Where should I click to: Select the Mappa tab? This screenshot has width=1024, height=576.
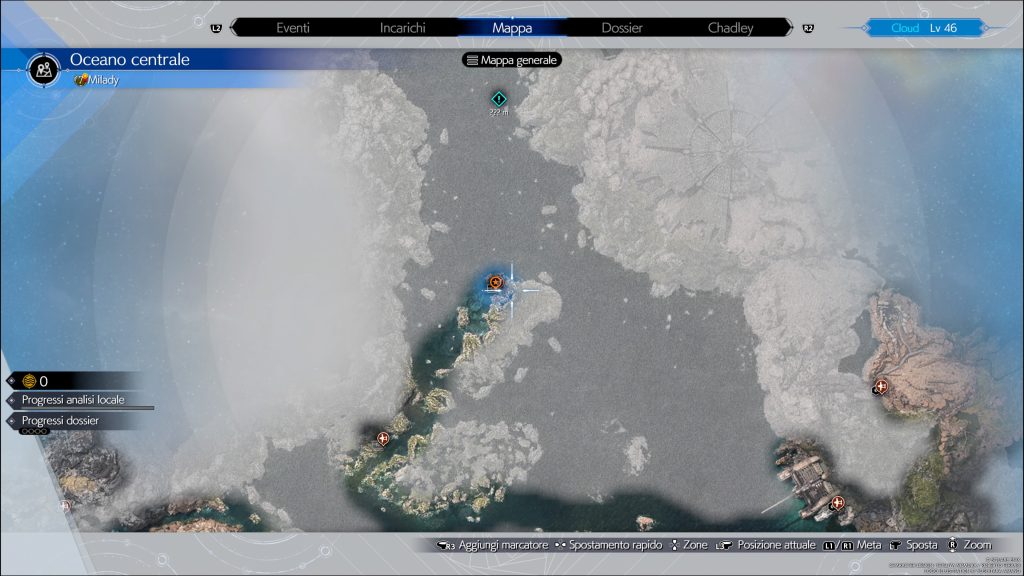coord(512,28)
